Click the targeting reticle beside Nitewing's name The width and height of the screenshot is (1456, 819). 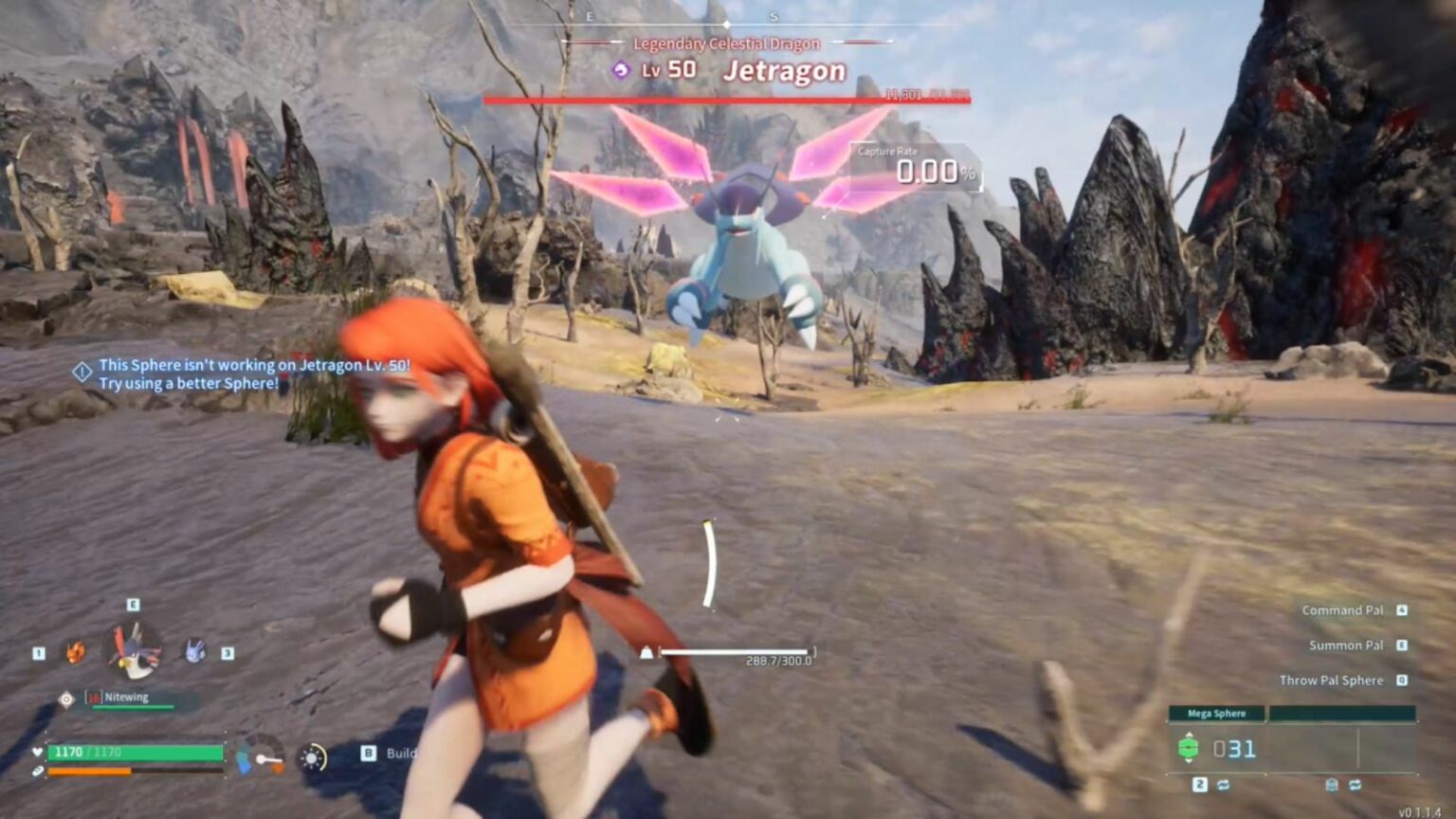tap(66, 698)
